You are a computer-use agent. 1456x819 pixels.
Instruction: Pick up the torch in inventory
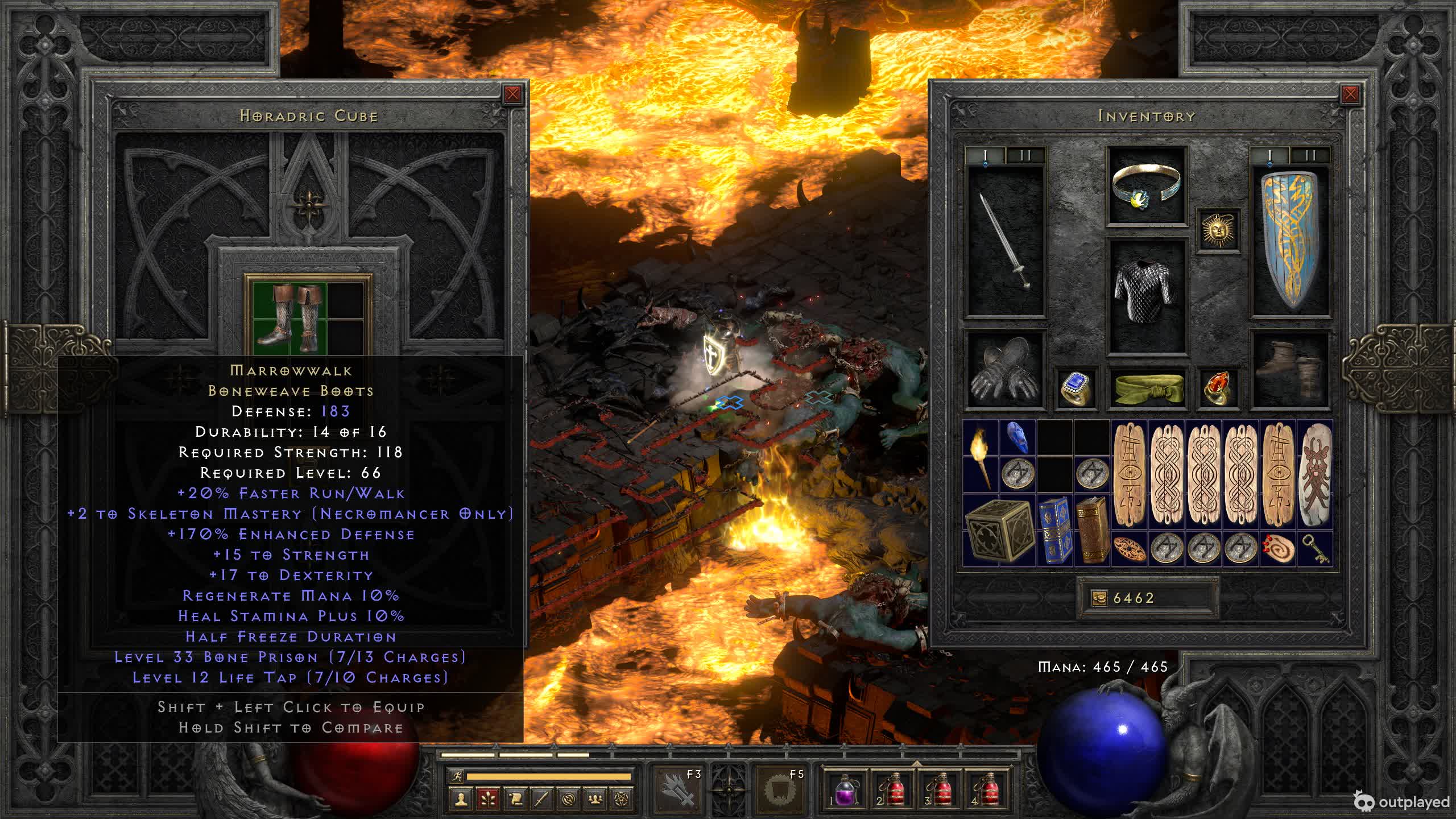click(x=981, y=458)
